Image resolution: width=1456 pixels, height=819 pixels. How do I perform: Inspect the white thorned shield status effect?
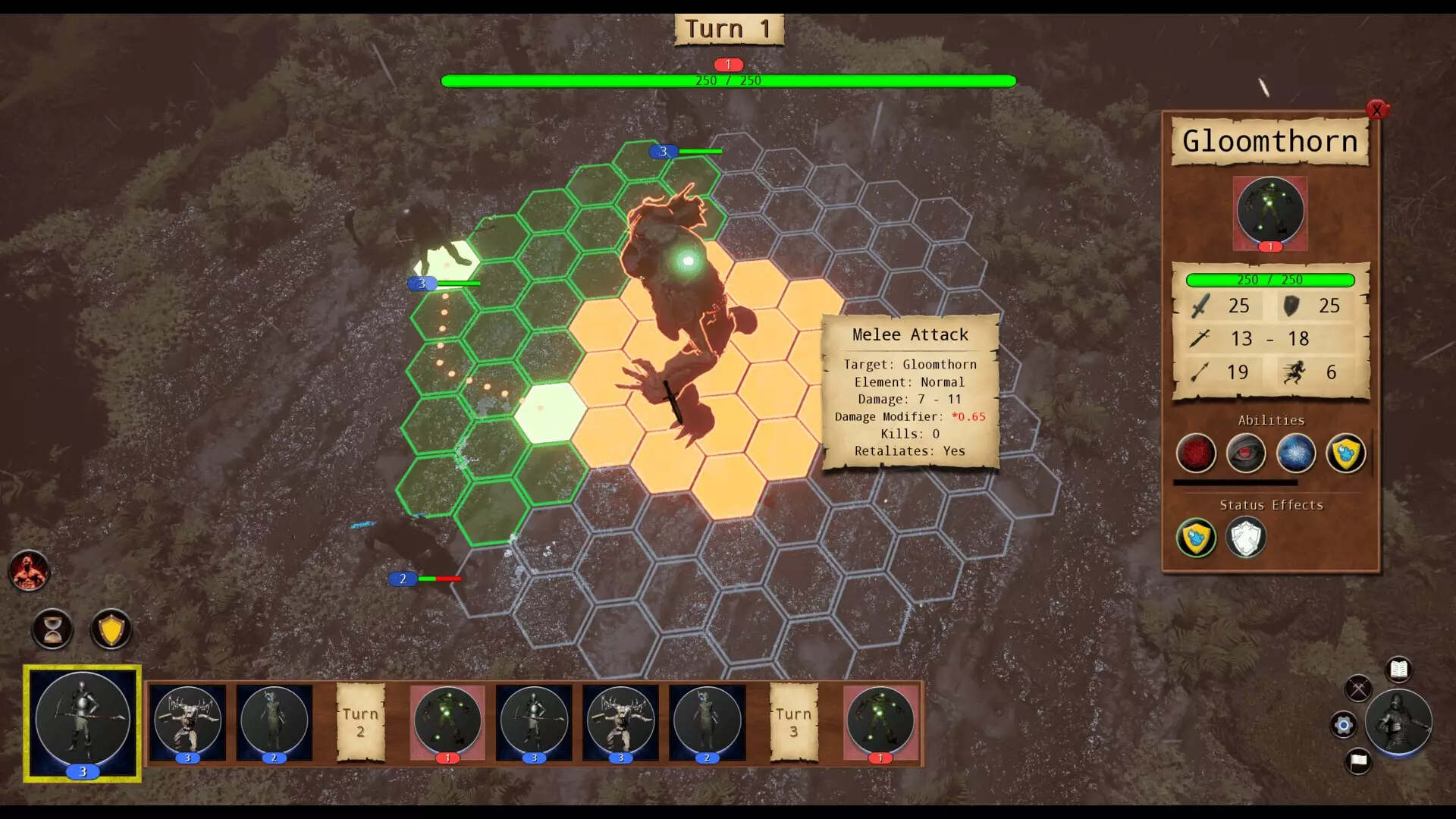(1246, 538)
